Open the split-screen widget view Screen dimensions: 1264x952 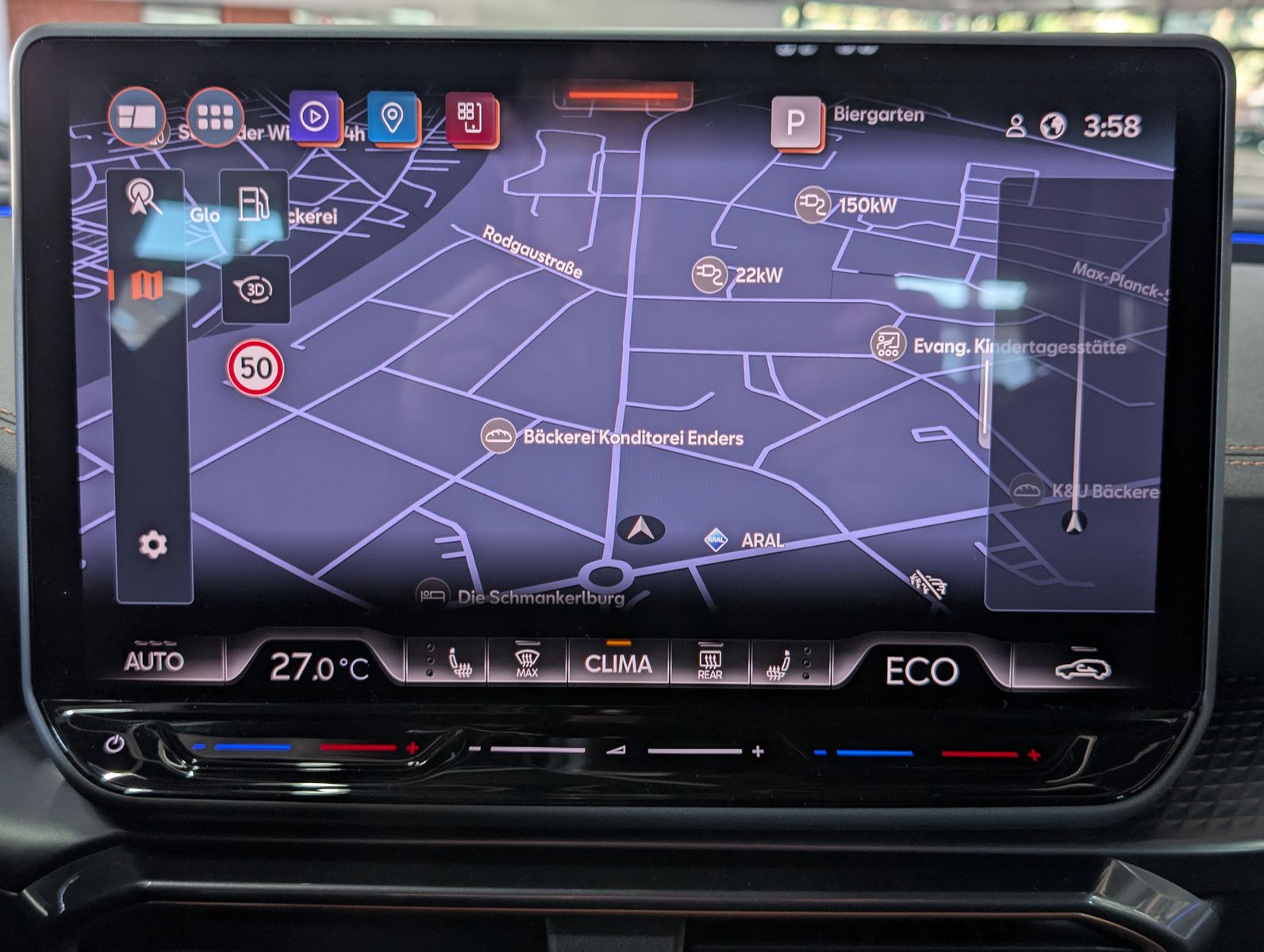point(136,117)
